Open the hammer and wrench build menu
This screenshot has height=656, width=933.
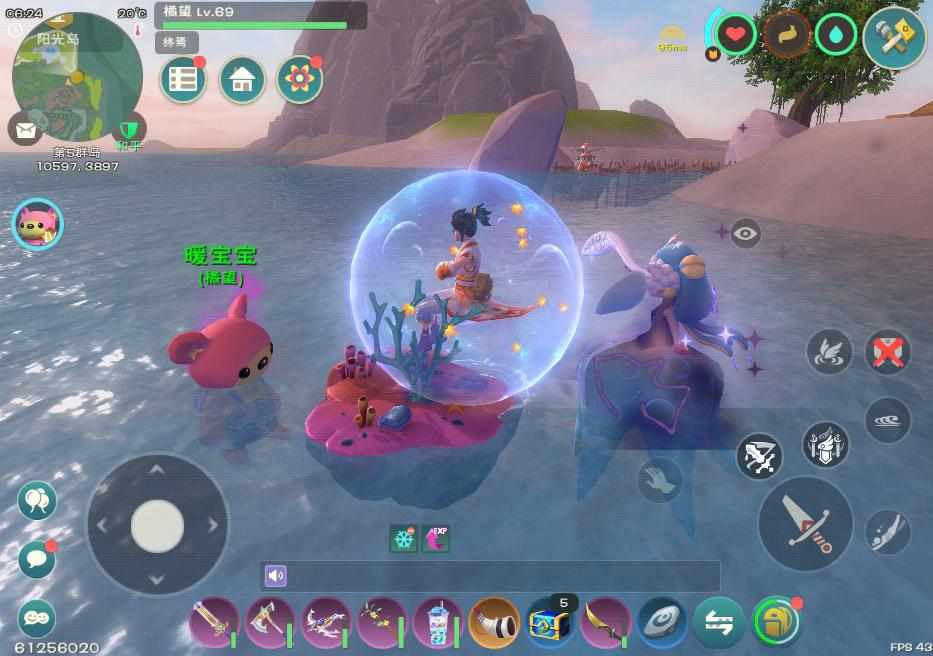(894, 38)
